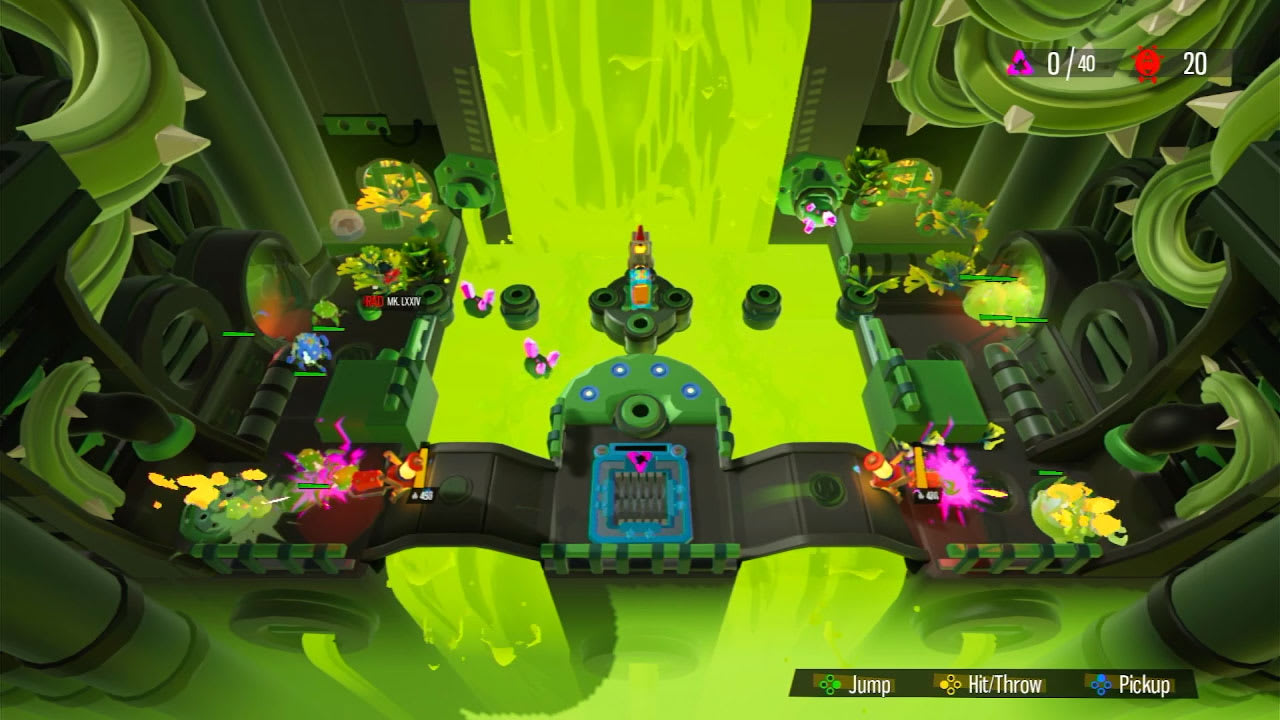Screen dimensions: 1280x720
Task: Click the pink triangle collectible counter icon
Action: point(1020,62)
